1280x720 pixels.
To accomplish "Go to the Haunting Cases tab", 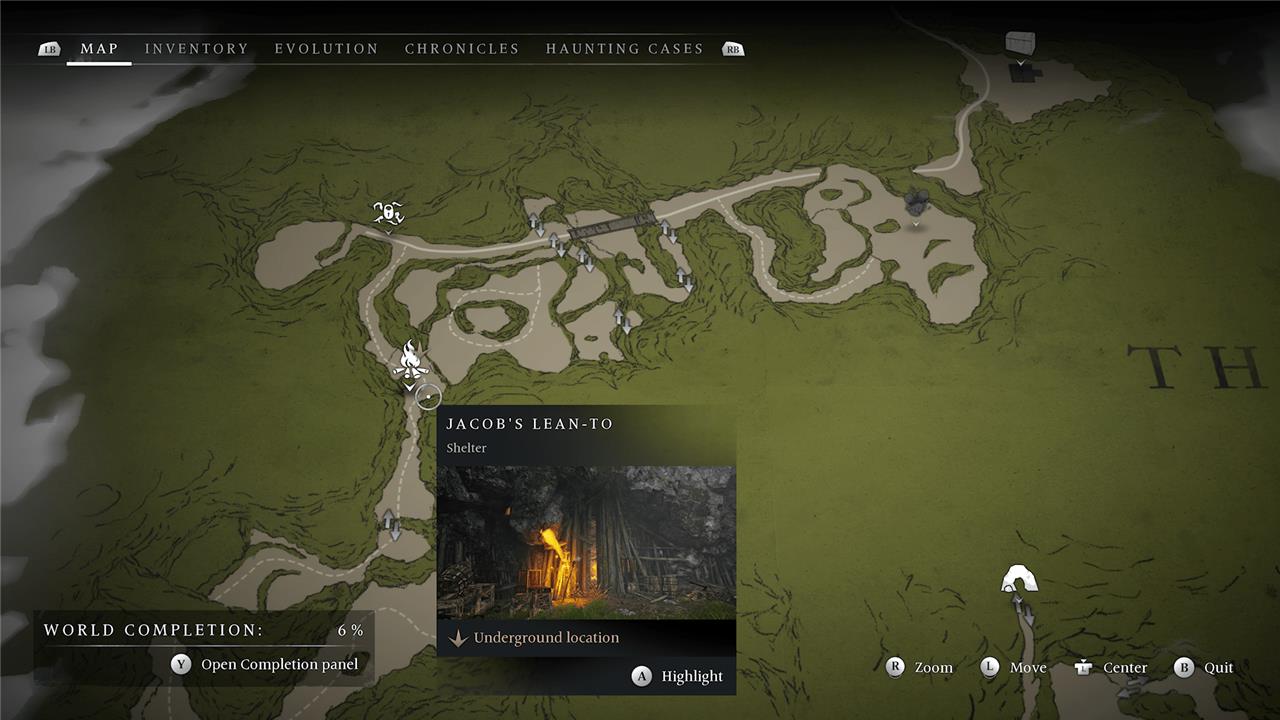I will (x=624, y=49).
